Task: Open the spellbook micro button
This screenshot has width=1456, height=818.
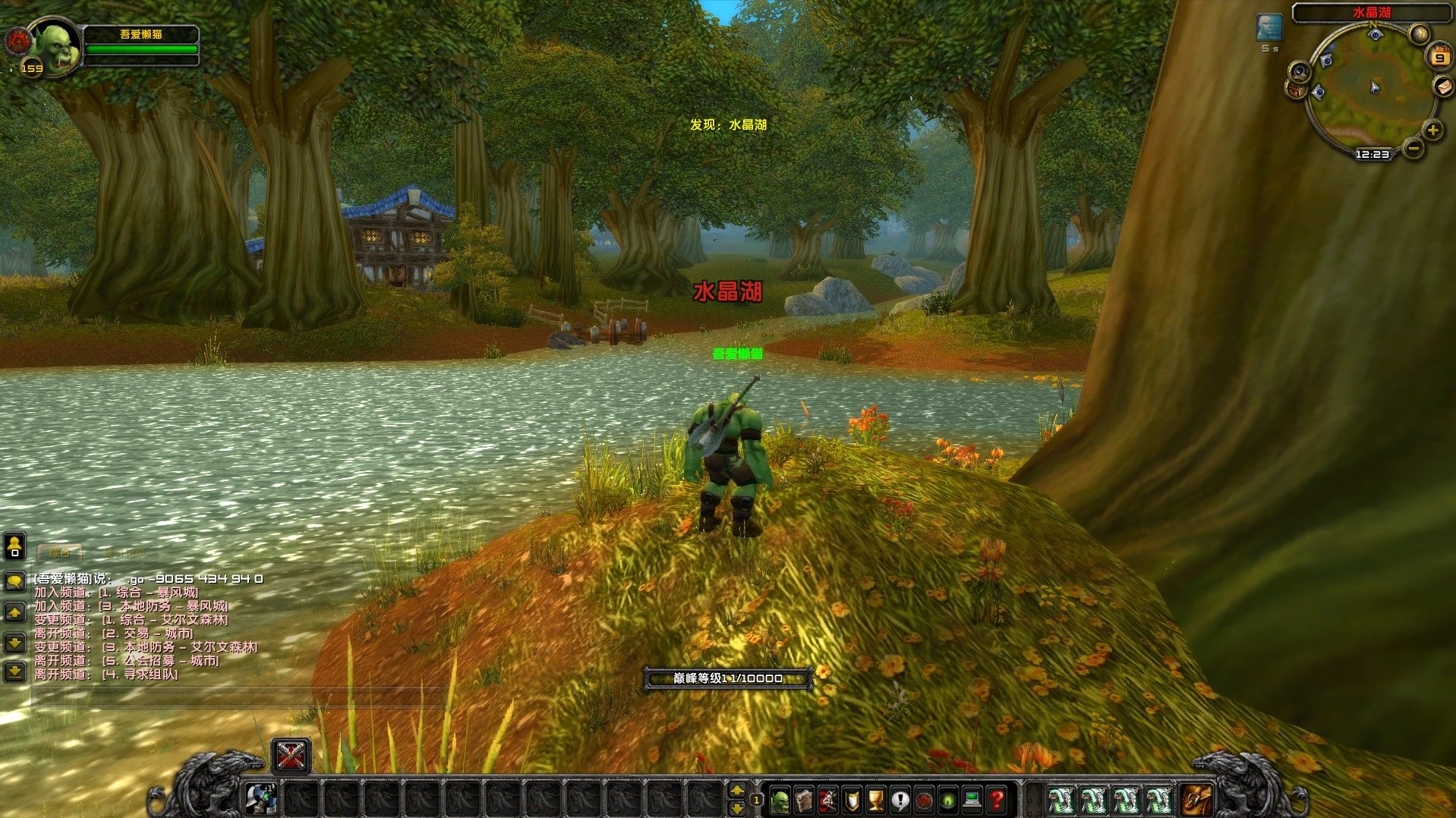Action: pyautogui.click(x=804, y=800)
